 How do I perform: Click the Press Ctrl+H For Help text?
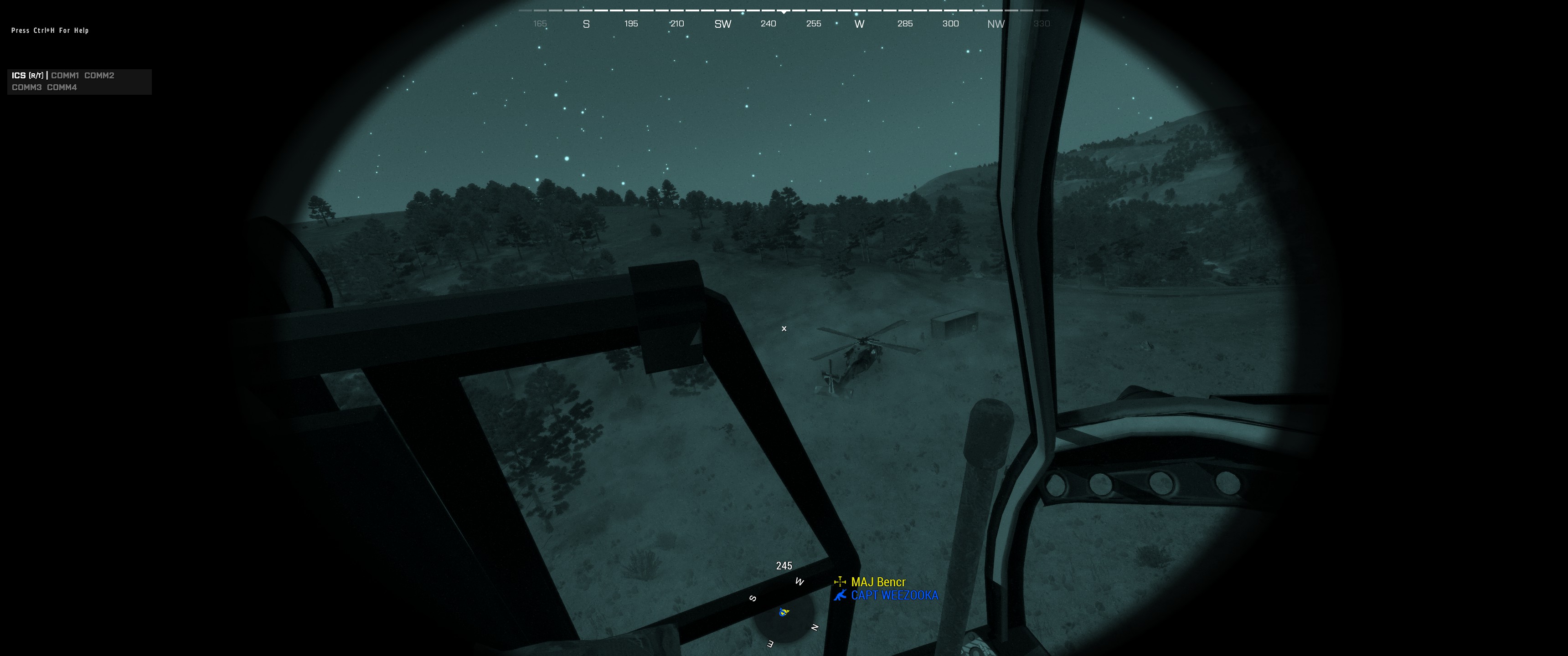pyautogui.click(x=50, y=30)
